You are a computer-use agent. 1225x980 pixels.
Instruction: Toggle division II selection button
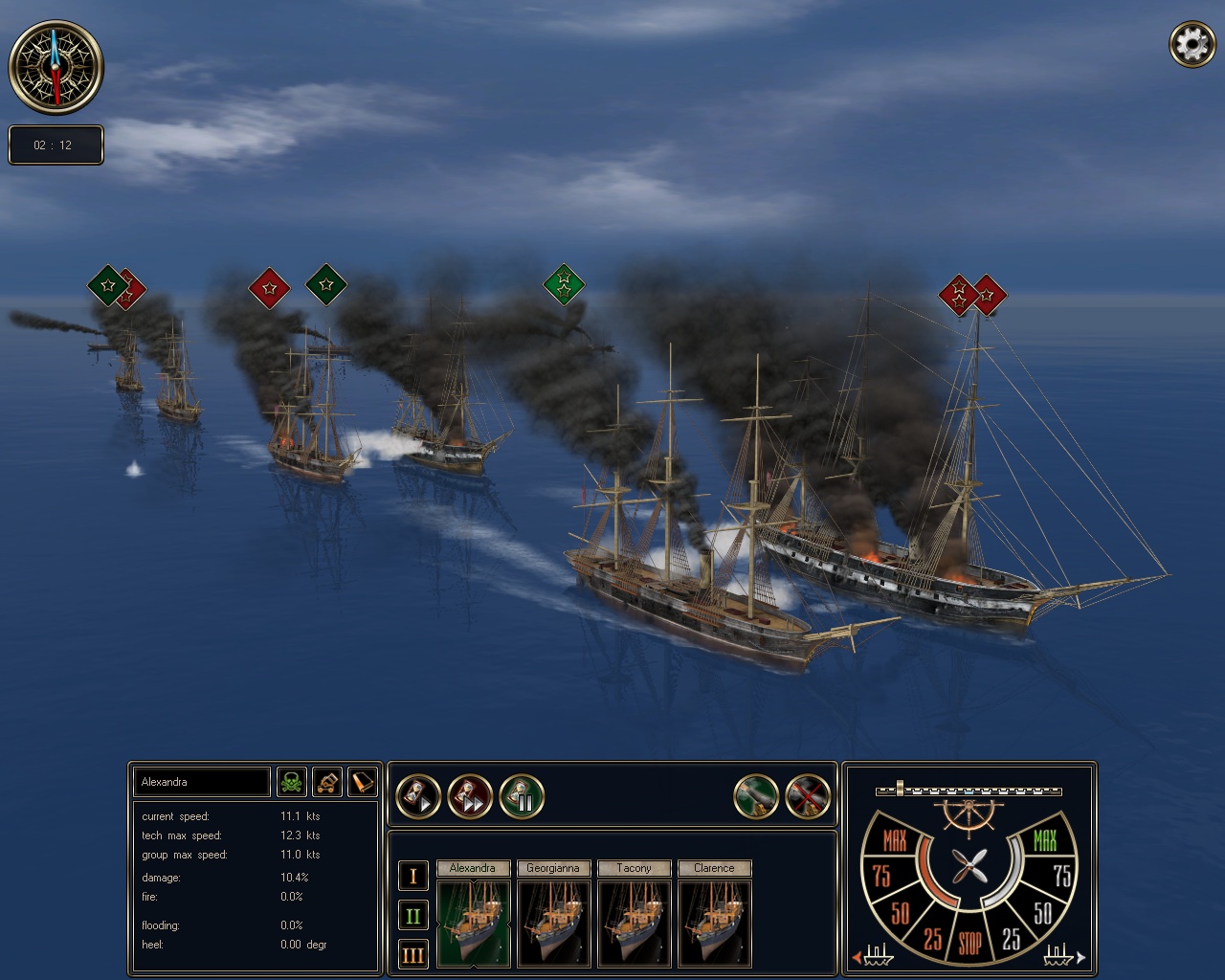412,915
